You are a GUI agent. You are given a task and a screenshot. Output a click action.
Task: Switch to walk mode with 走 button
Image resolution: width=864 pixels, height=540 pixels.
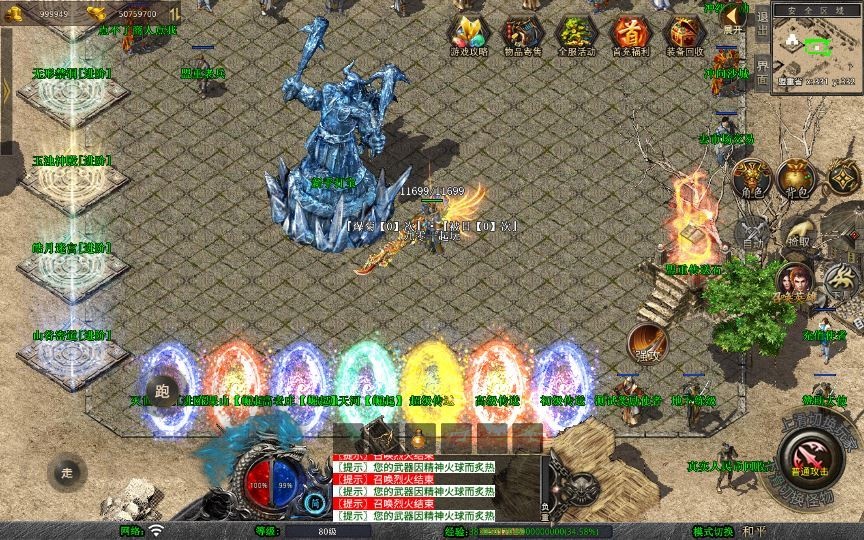[67, 472]
